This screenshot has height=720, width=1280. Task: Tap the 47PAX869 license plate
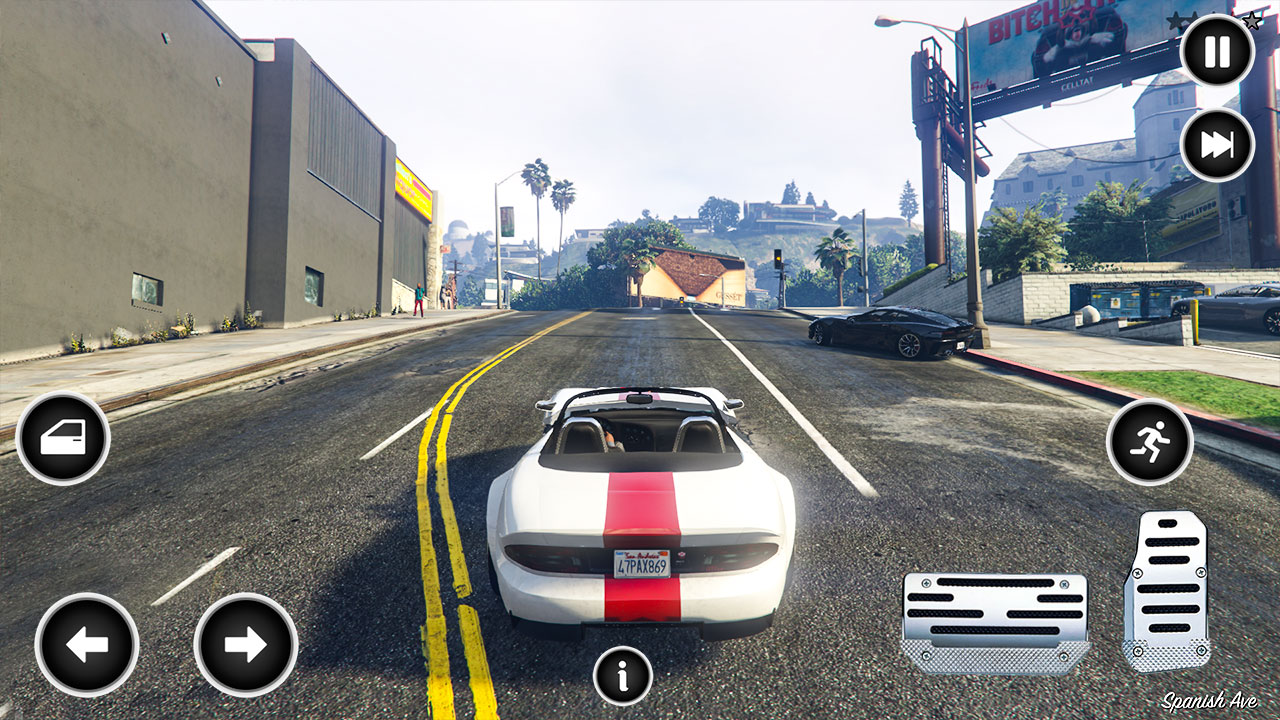(641, 563)
